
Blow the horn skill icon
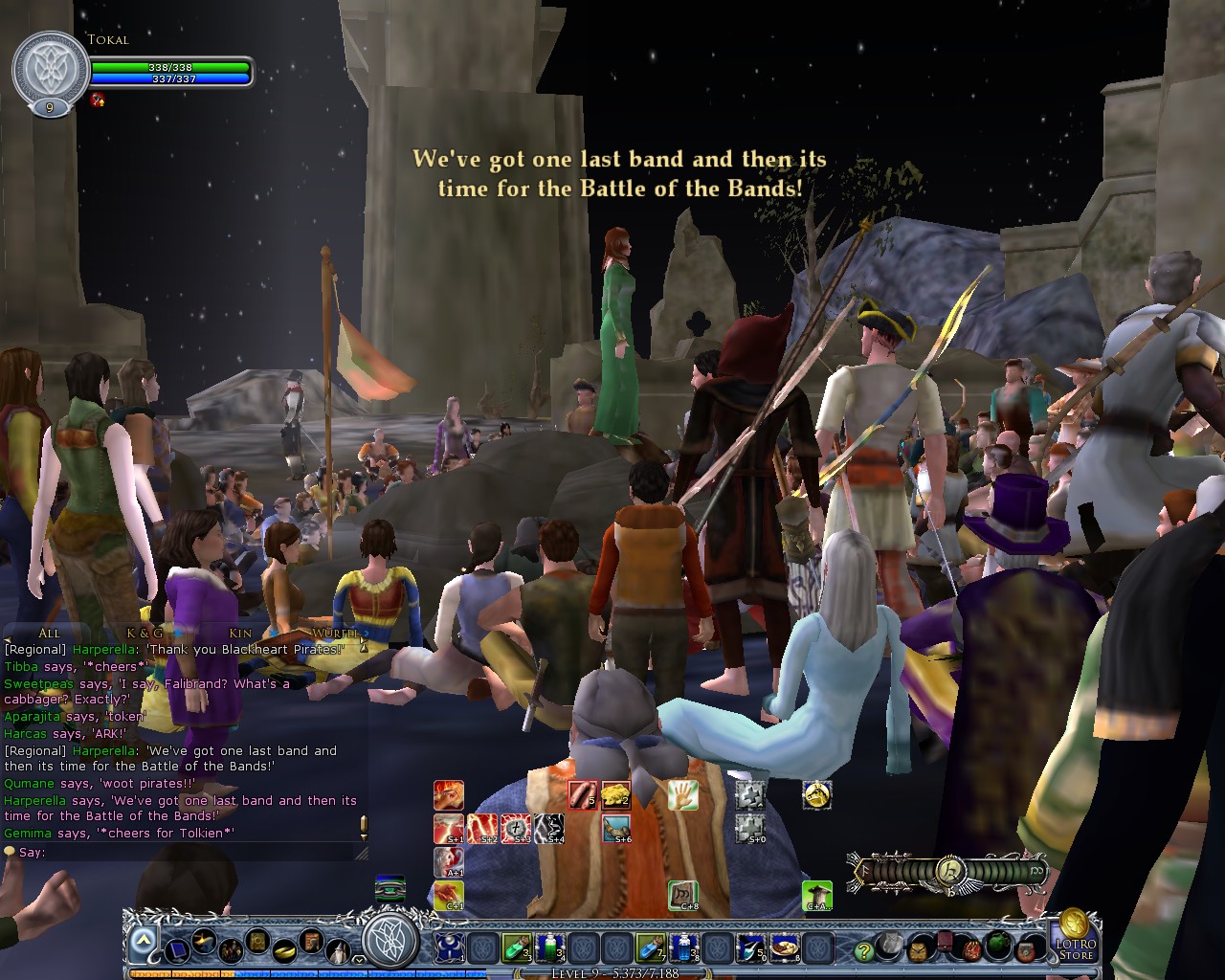[x=615, y=828]
